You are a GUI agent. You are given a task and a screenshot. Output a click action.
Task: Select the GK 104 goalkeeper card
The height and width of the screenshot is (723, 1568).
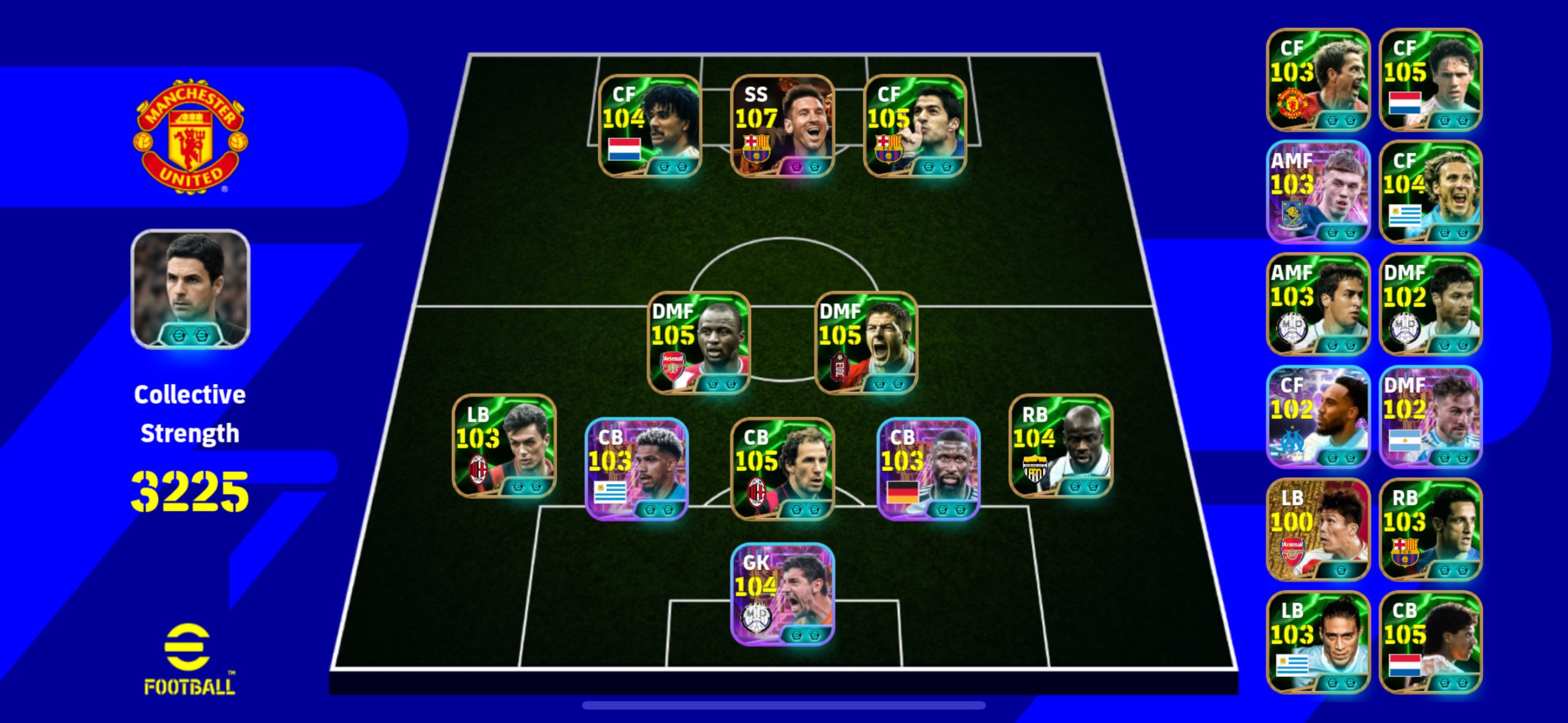click(782, 594)
